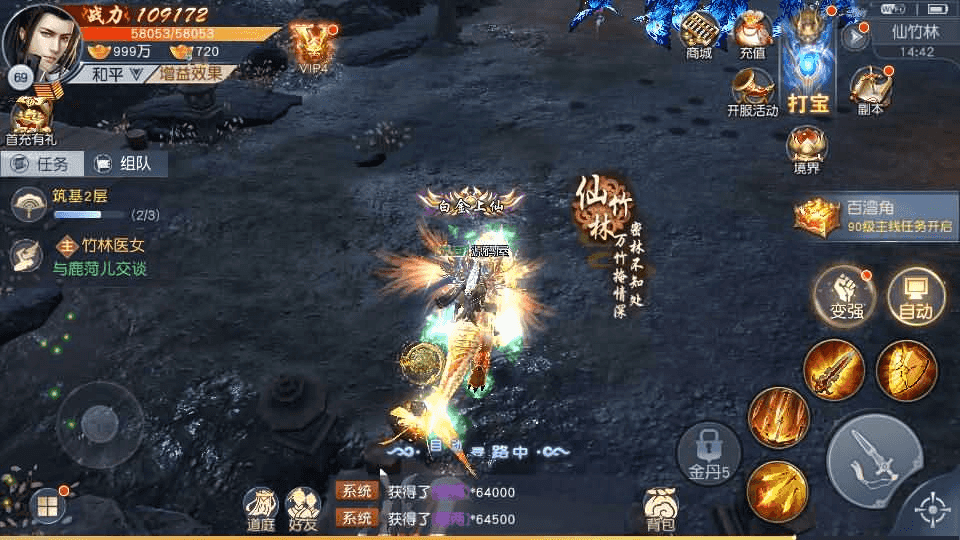Open the 好友 friends list
Screen dimensions: 960x540
pyautogui.click(x=302, y=509)
